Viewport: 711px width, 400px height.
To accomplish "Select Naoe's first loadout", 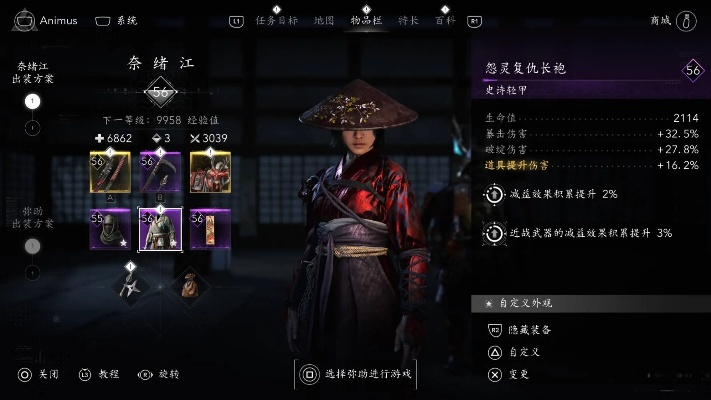I will pos(32,101).
